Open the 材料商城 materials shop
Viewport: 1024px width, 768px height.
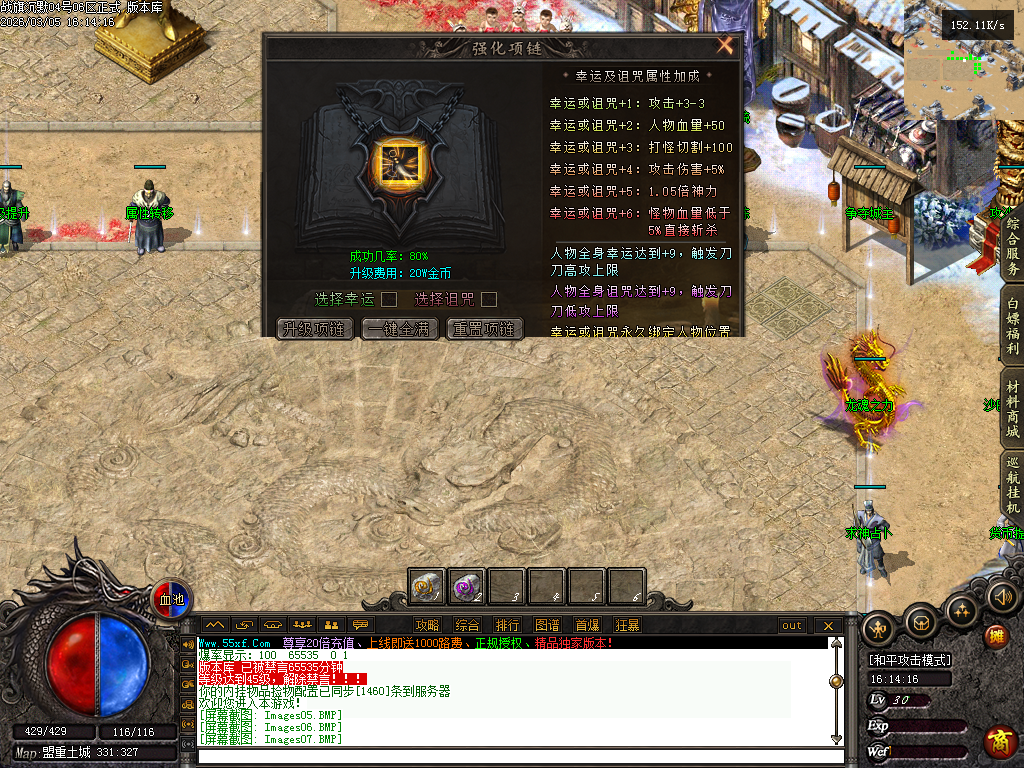pyautogui.click(x=1012, y=408)
